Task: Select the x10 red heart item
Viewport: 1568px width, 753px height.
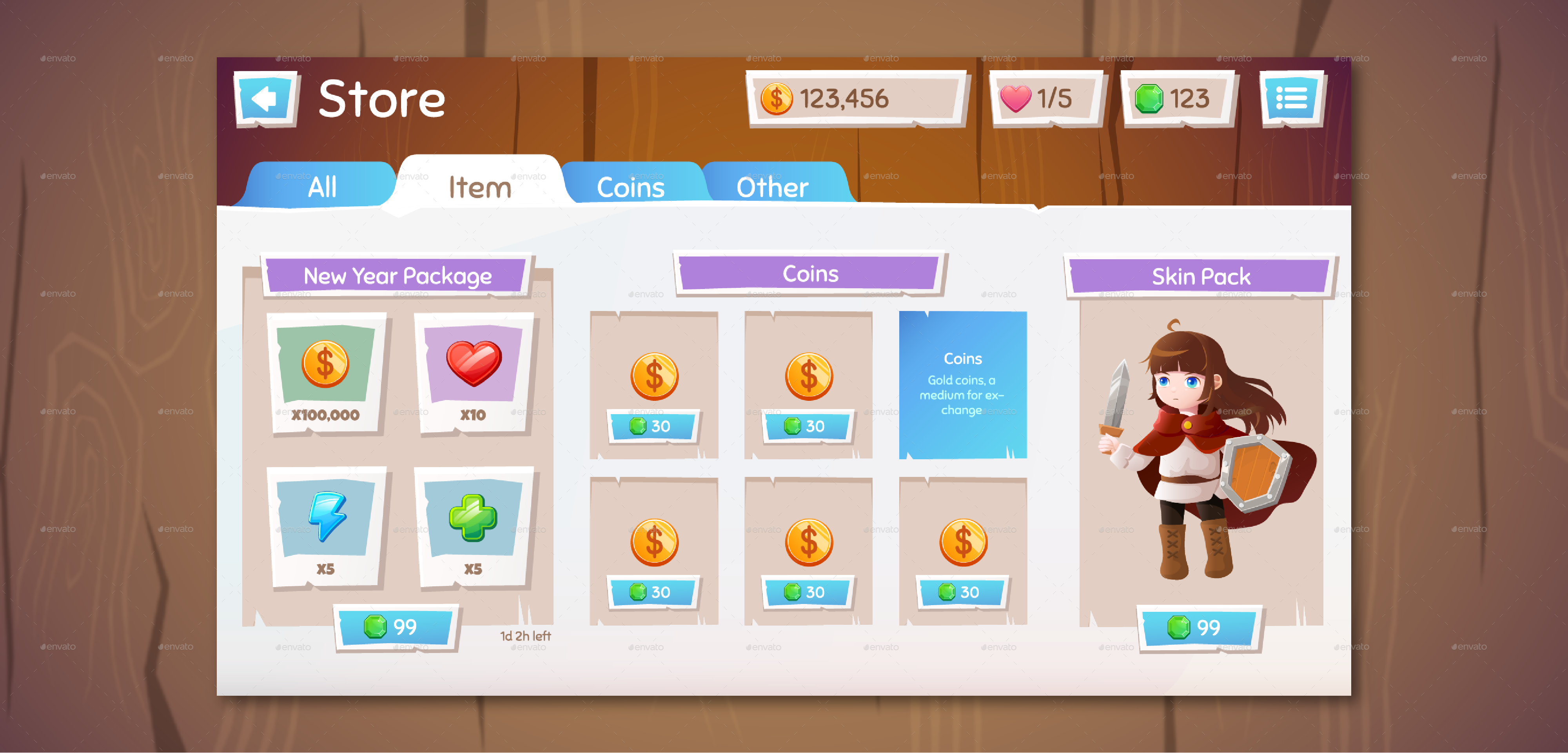Action: tap(474, 373)
